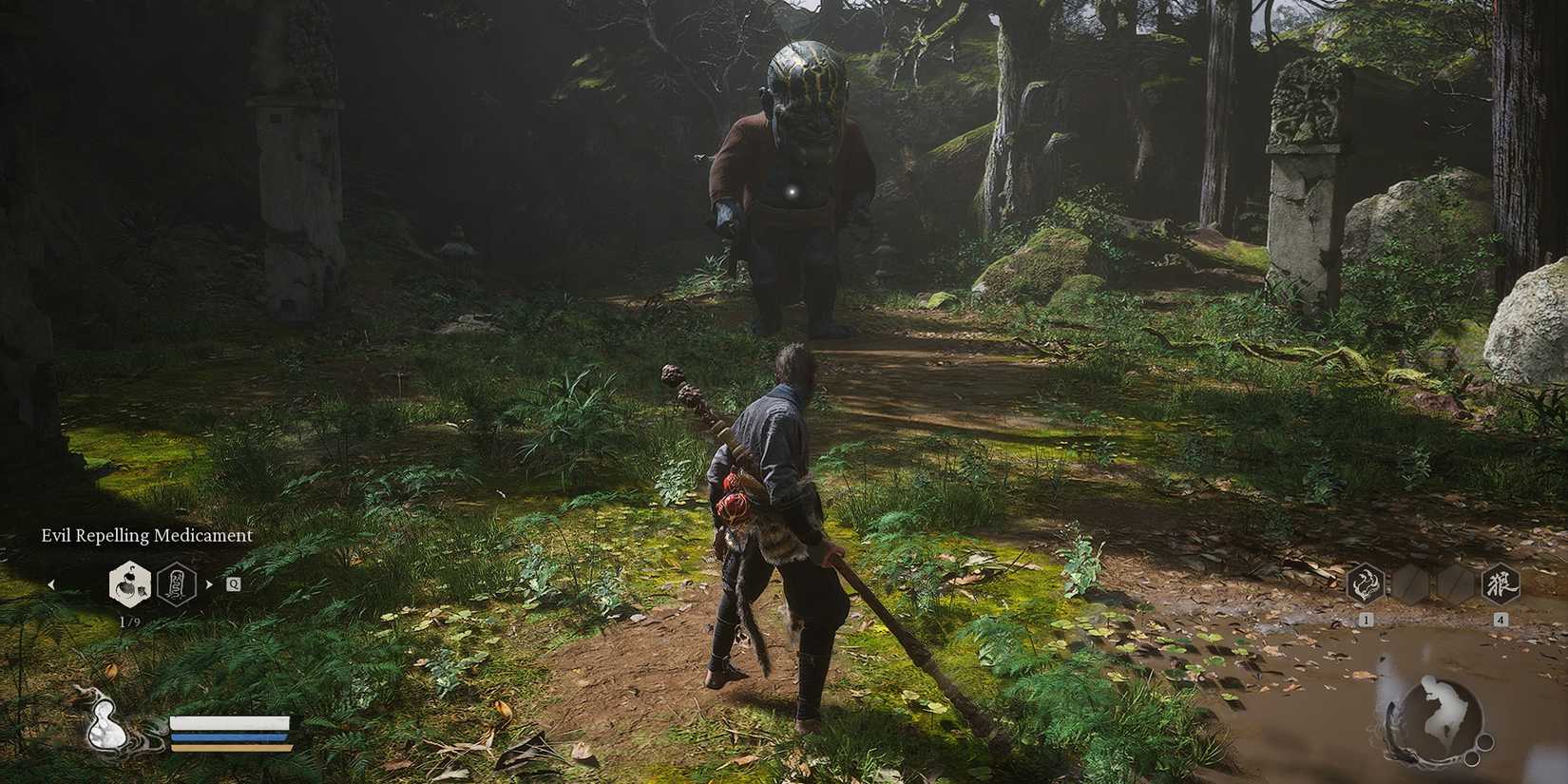The image size is (1568, 784).
Task: Click the larger empty circle beside the spirit portrait
Action: pyautogui.click(x=1484, y=742)
